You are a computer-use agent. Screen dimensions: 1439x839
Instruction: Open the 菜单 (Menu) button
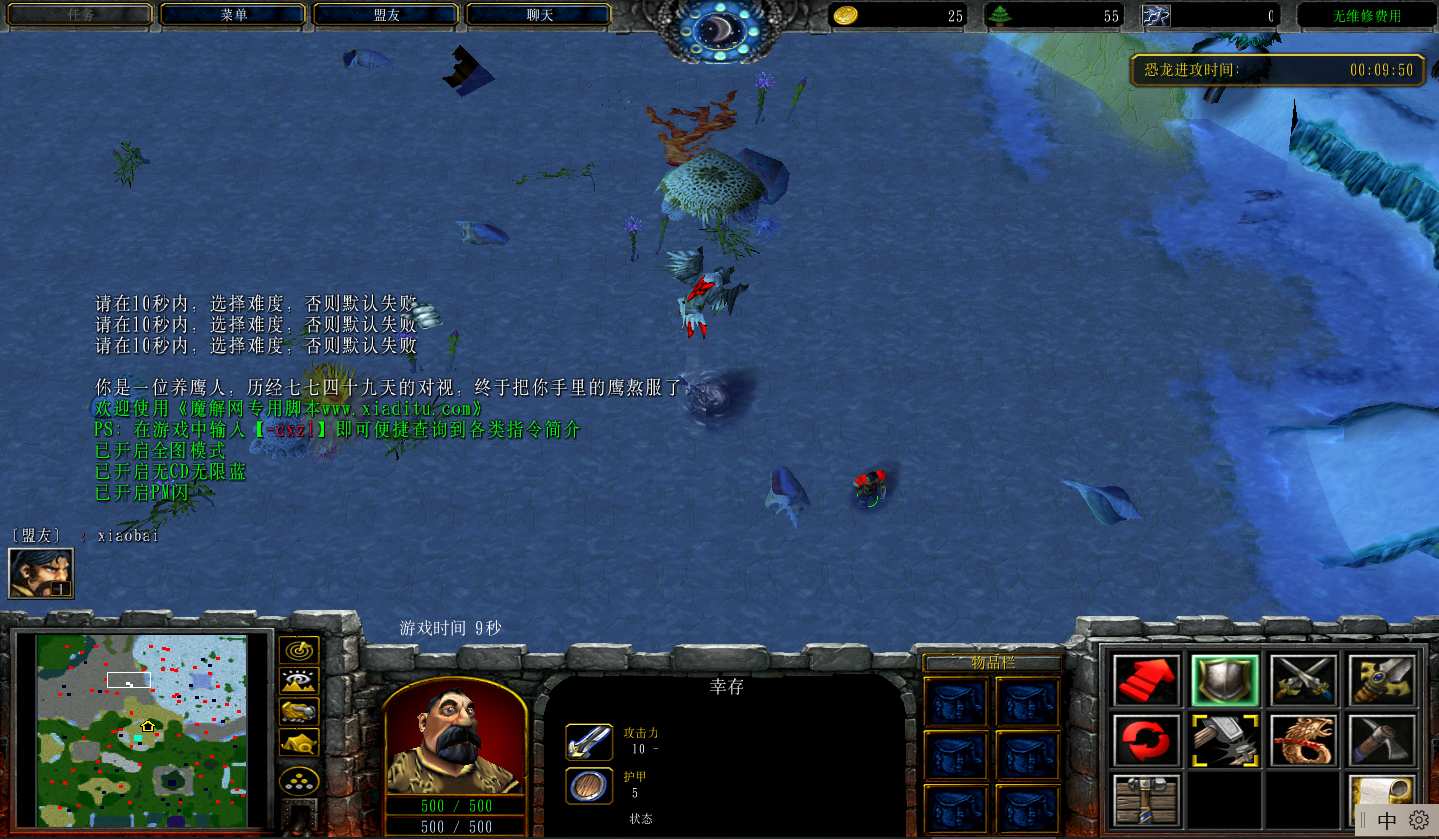(x=233, y=15)
